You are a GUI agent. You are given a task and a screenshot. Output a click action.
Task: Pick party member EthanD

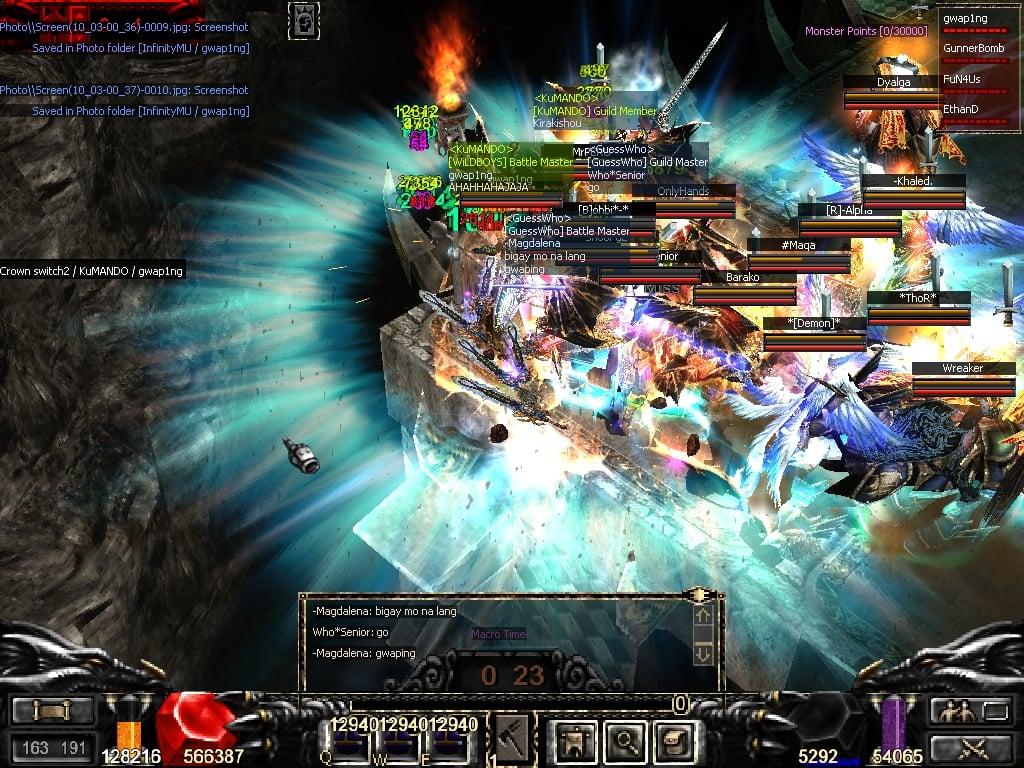(x=974, y=110)
